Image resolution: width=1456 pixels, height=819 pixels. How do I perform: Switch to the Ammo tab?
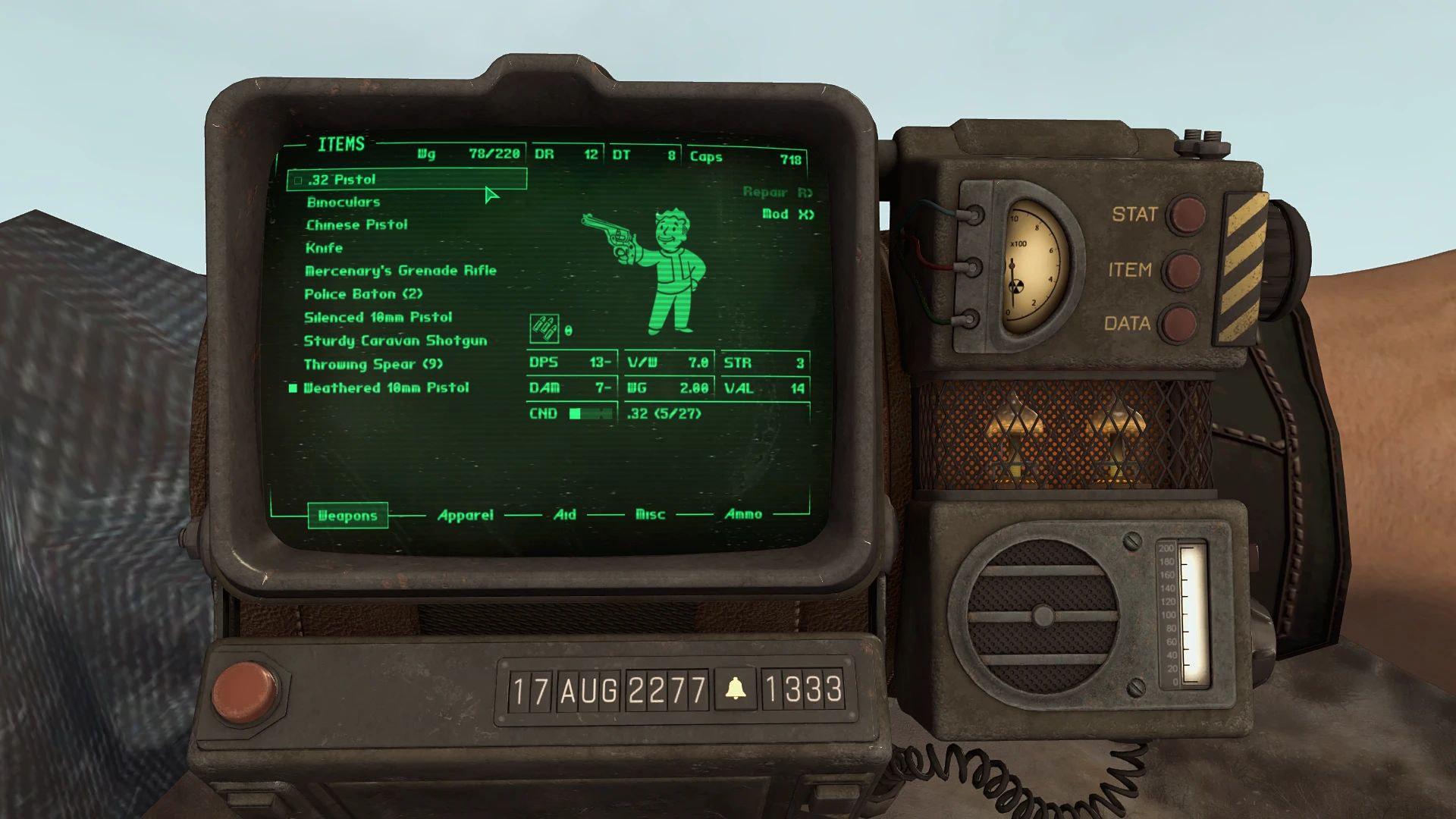(744, 513)
